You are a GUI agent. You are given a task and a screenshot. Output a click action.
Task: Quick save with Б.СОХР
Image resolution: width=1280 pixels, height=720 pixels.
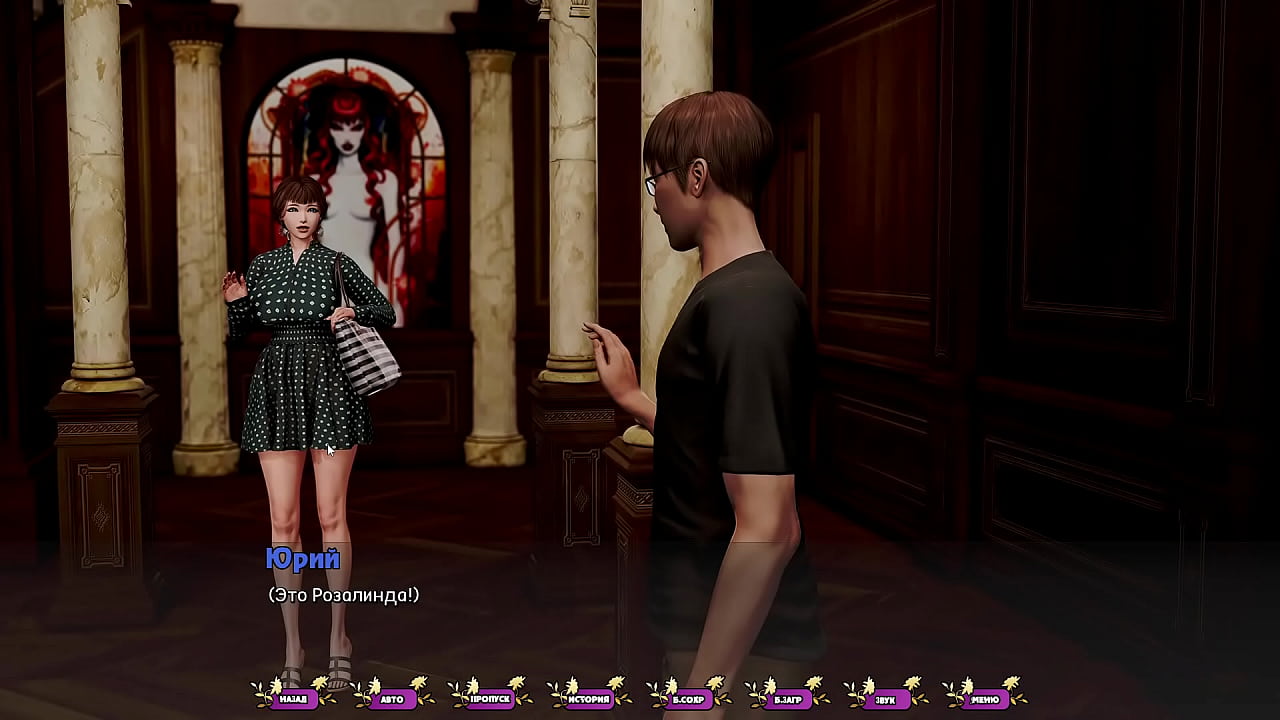click(x=688, y=699)
